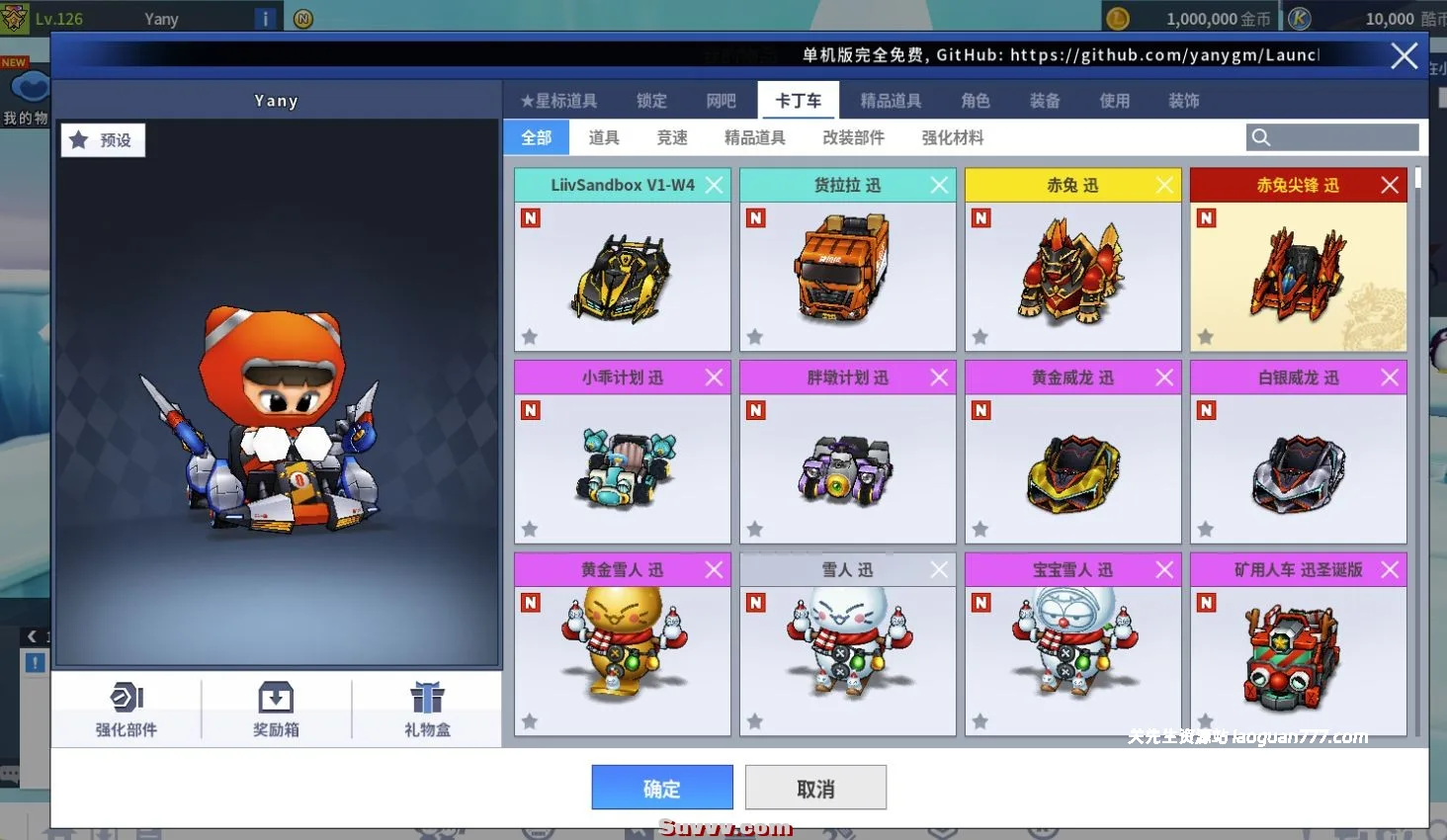
Task: Click the magnifier search icon
Action: click(1260, 136)
